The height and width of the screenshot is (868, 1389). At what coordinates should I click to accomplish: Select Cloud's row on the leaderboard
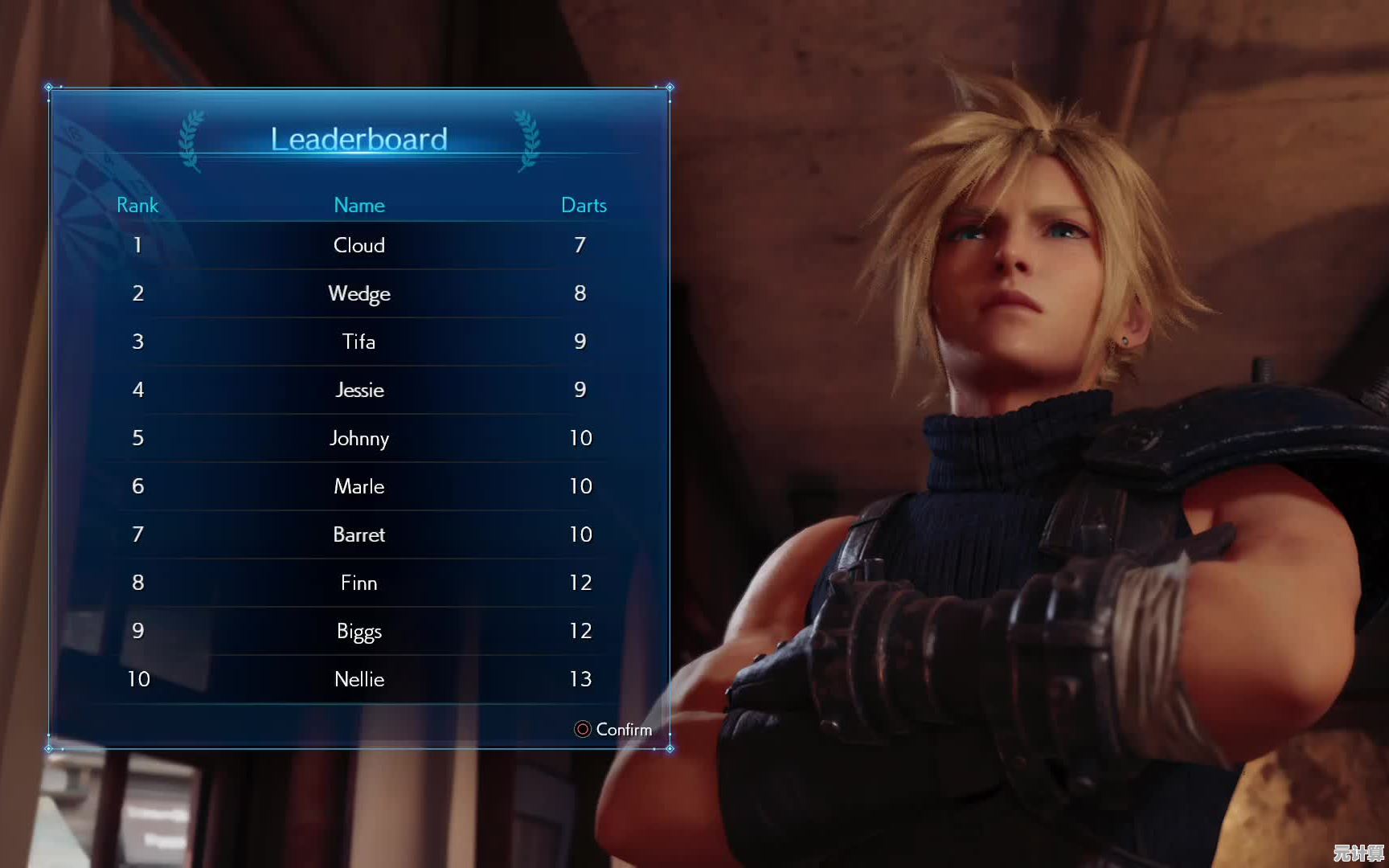click(359, 245)
